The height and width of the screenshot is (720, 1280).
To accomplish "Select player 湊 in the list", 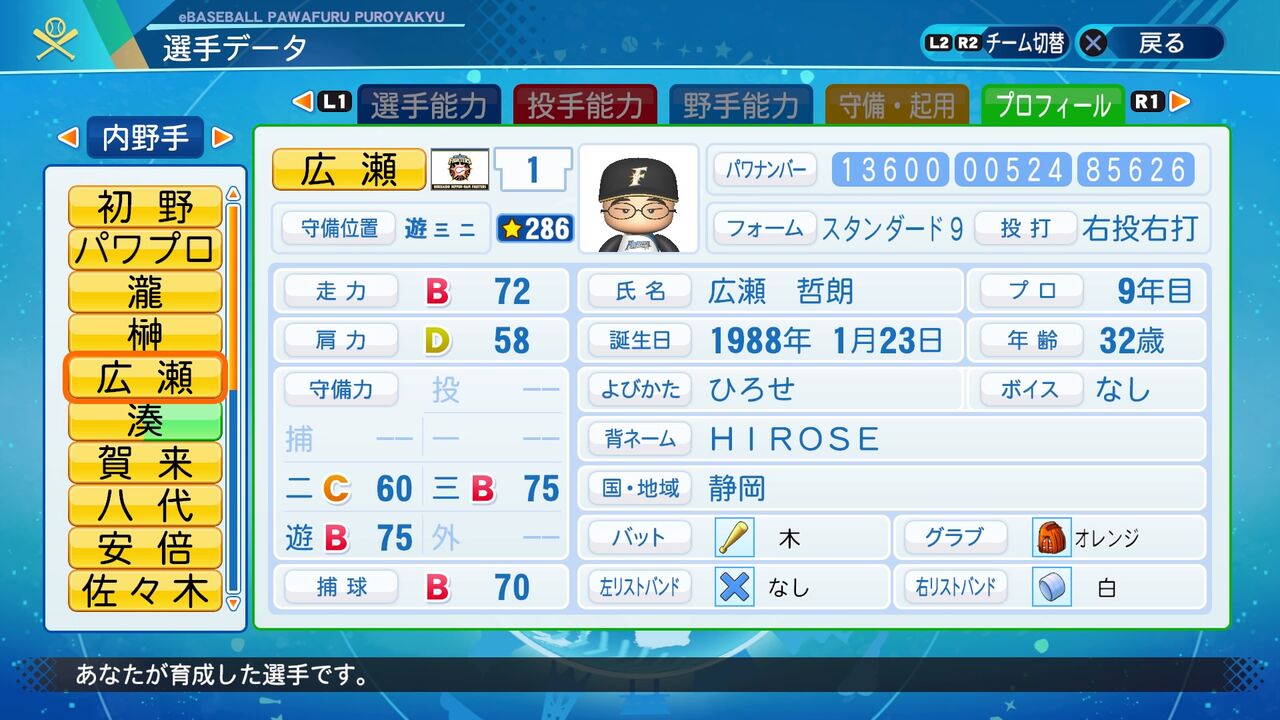I will click(144, 421).
